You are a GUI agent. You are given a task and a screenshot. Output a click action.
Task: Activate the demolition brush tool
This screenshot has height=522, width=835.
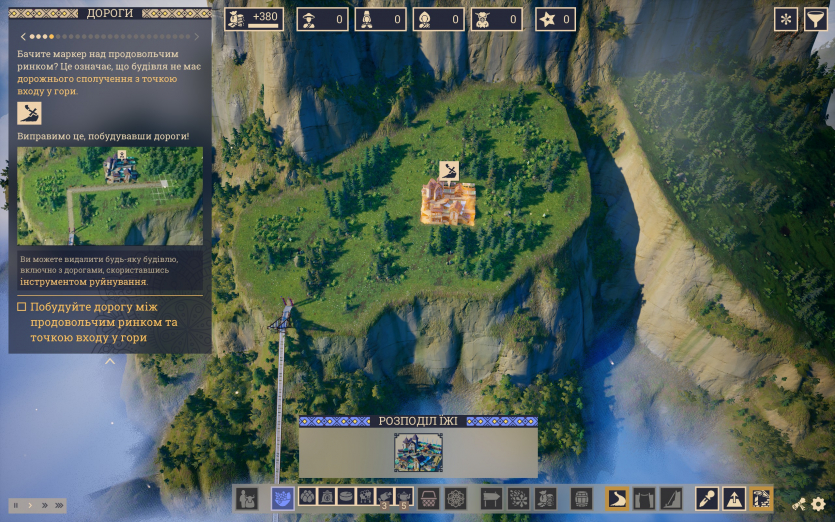[708, 498]
